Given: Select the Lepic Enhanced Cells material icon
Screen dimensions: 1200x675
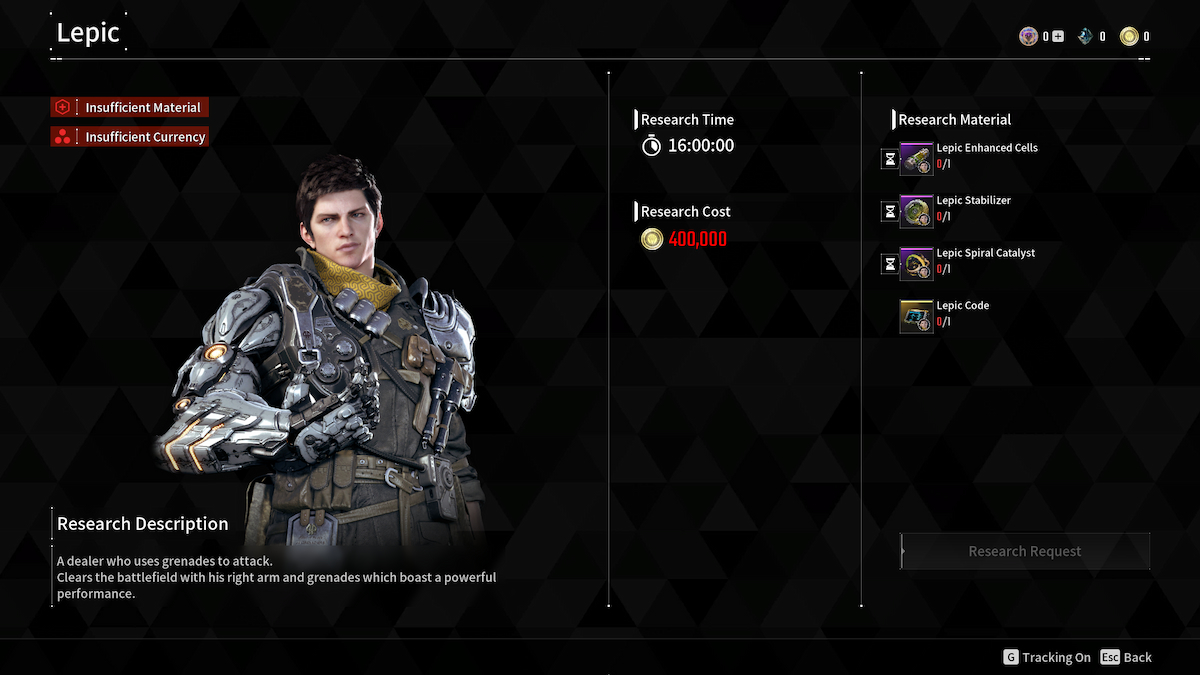Looking at the screenshot, I should pos(916,159).
